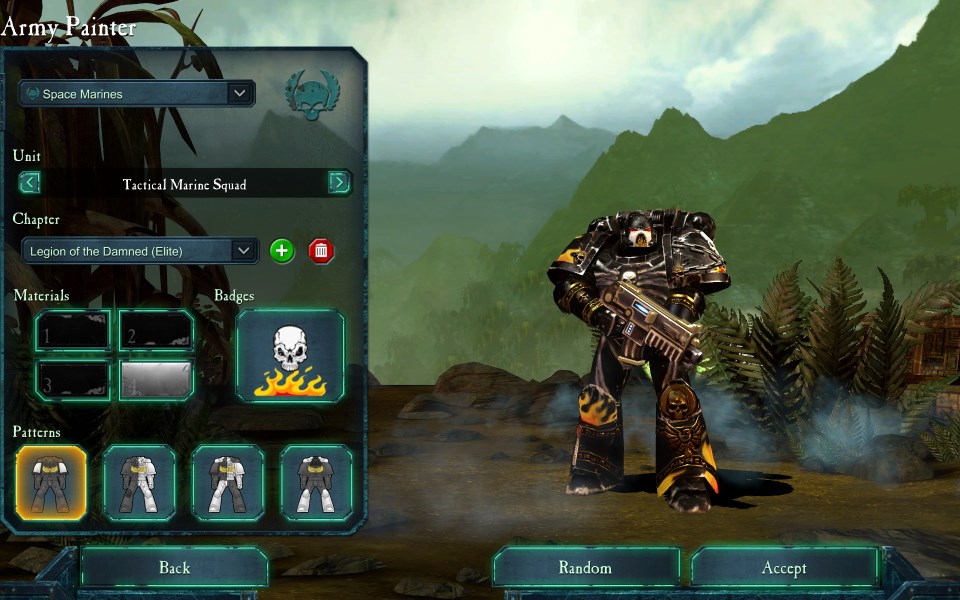The height and width of the screenshot is (600, 960).
Task: Open the Space Marines race dropdown
Action: [x=137, y=94]
